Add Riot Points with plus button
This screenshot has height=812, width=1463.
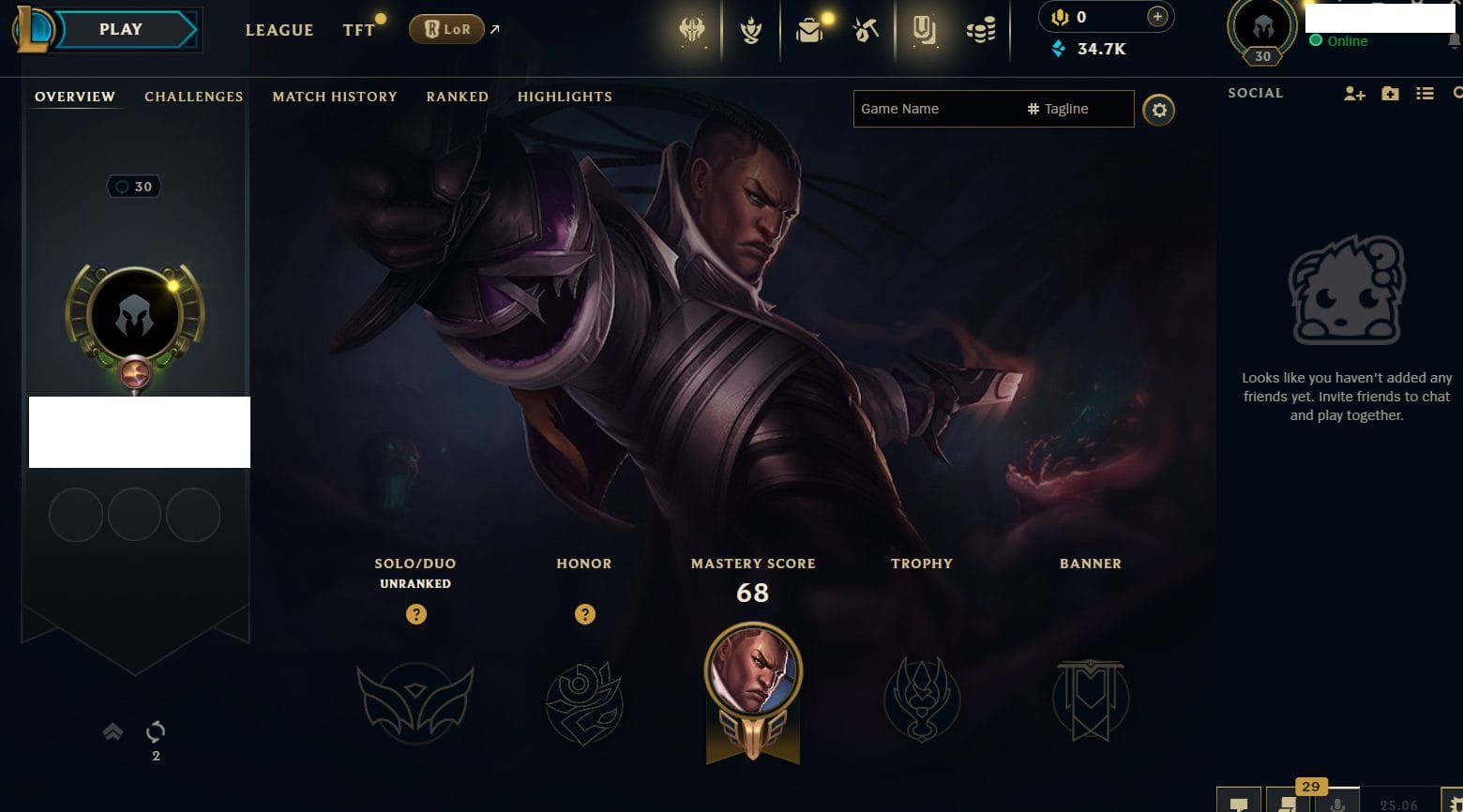click(x=1157, y=17)
